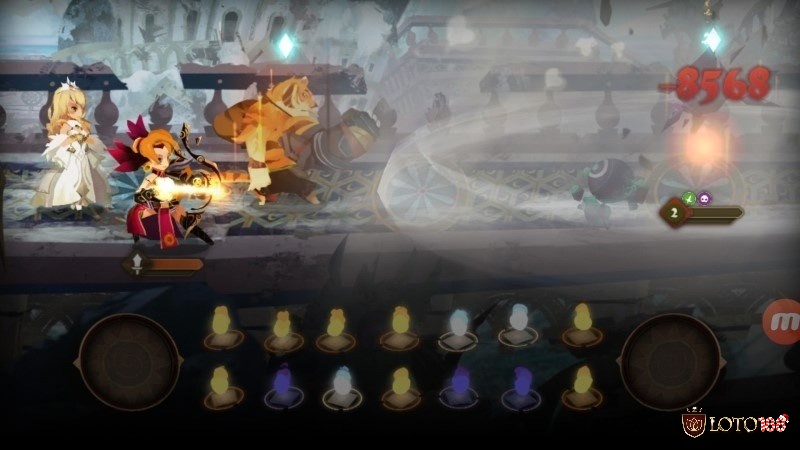Click the LOTO188 watermark logo
The height and width of the screenshot is (450, 800).
[x=738, y=424]
